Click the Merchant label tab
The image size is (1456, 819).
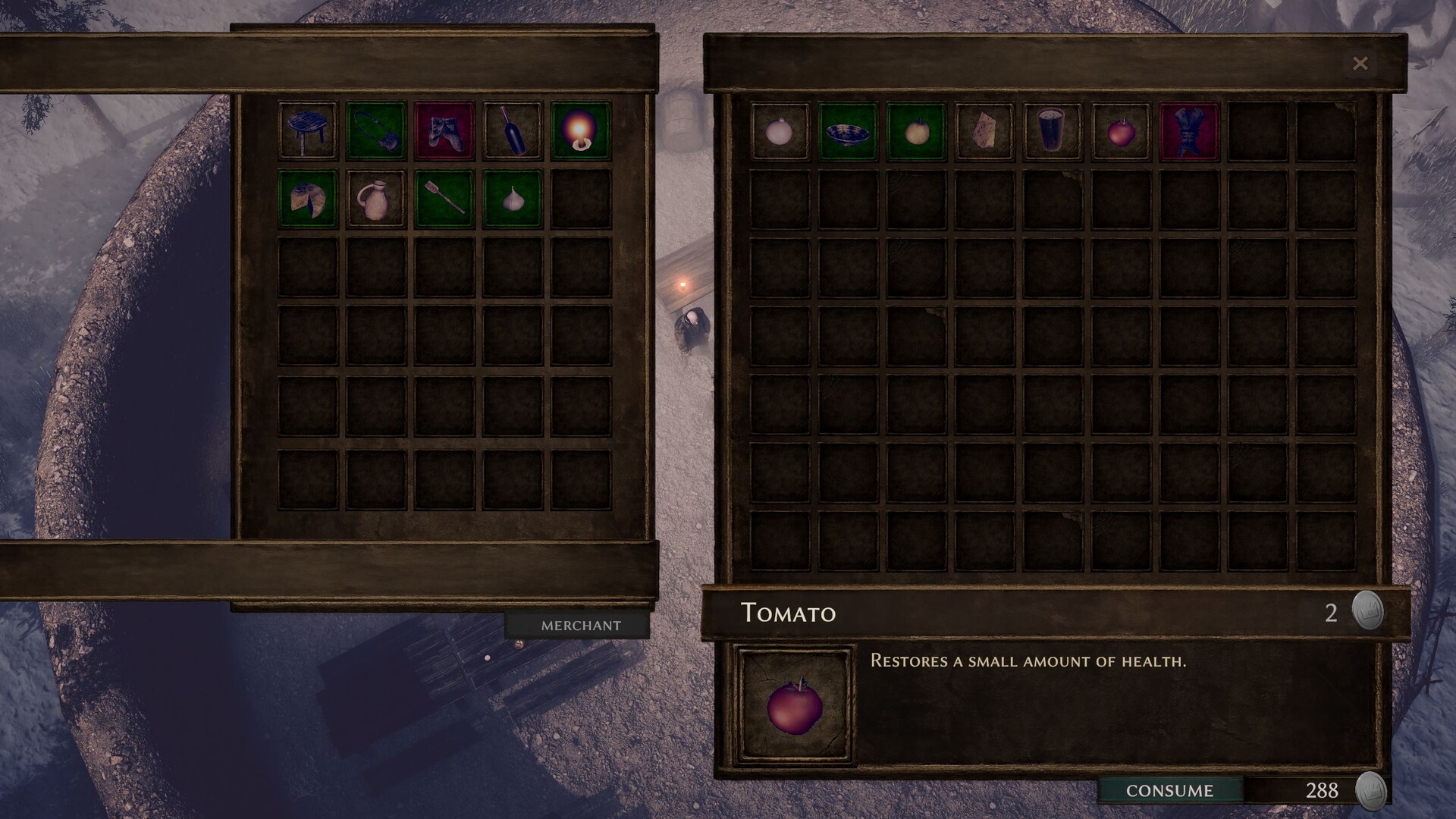[581, 626]
